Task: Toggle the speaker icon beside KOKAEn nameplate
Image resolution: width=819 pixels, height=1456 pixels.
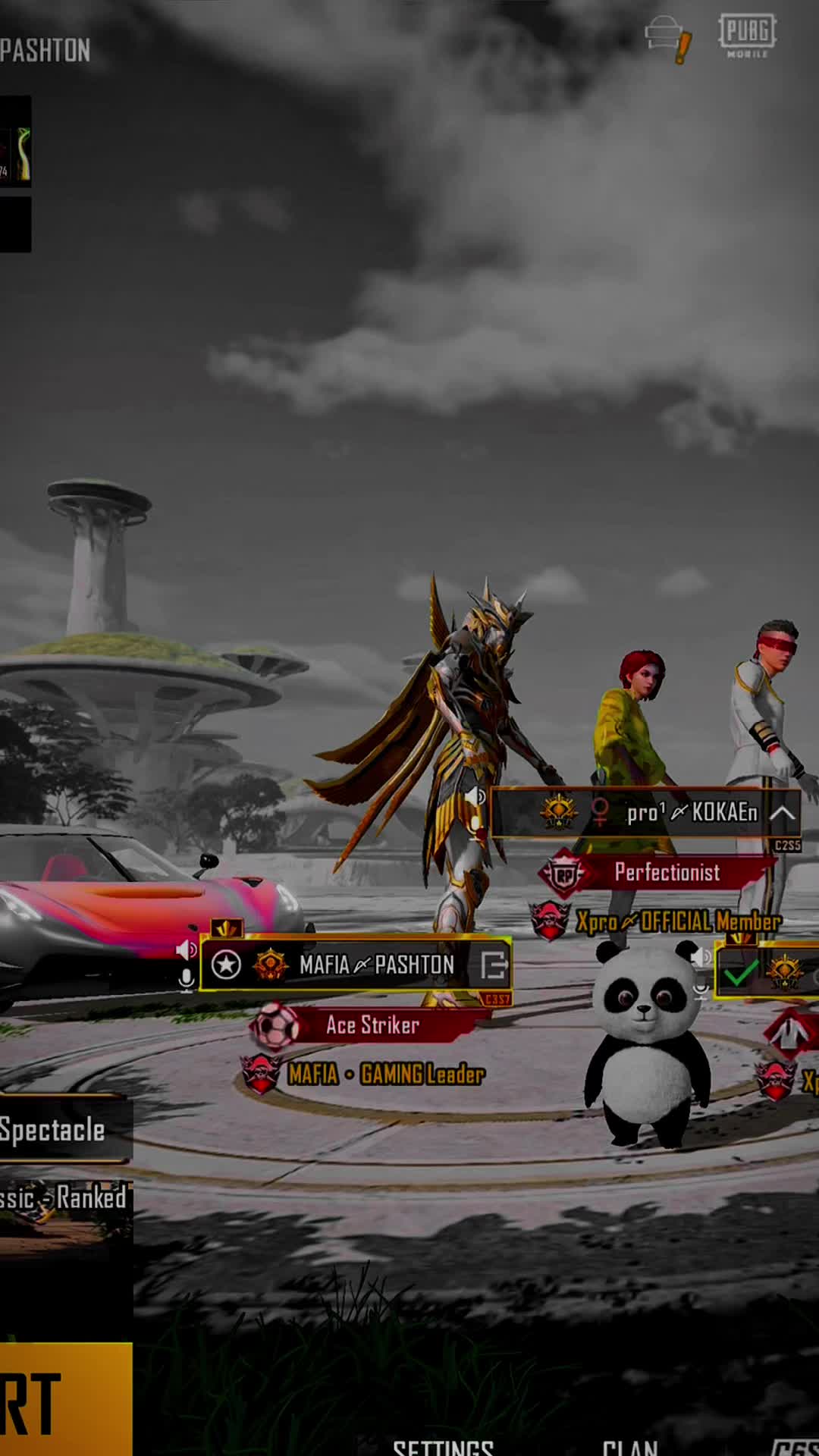Action: (x=475, y=797)
